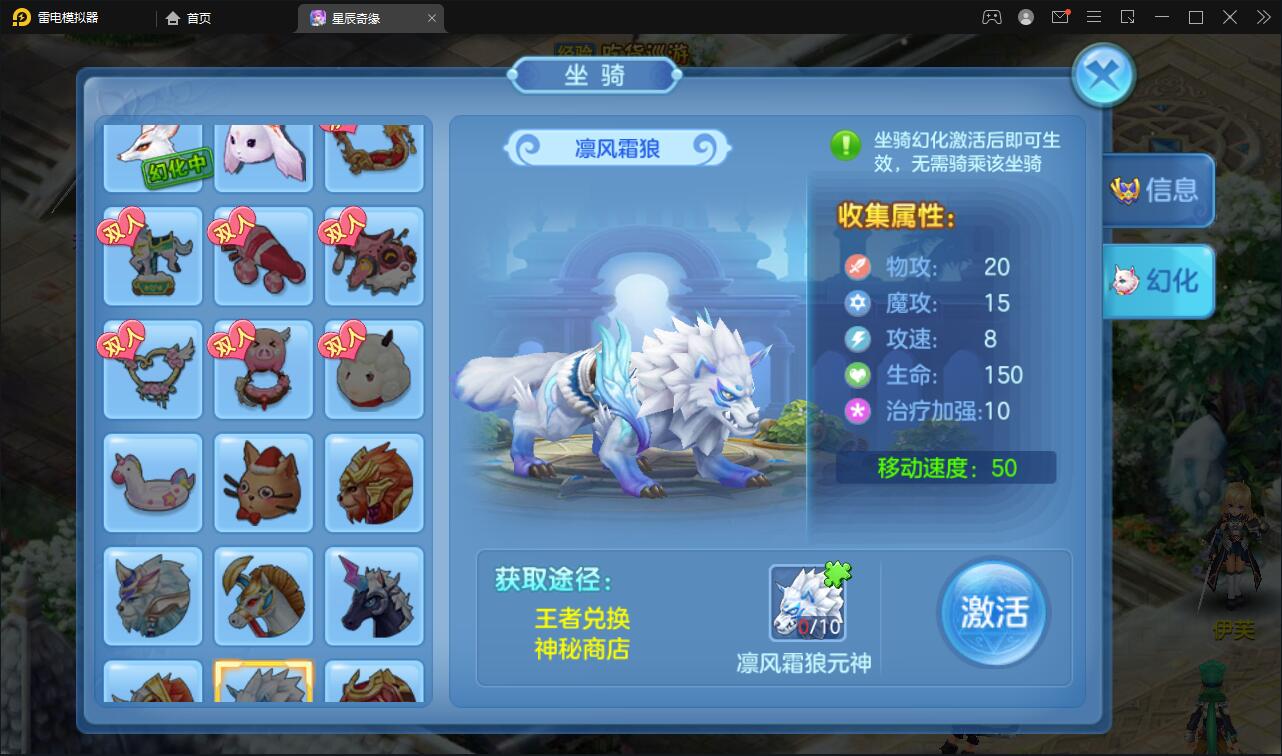Viewport: 1282px width, 756px height.
Task: Select the white sheep mount thumbnail
Action: [373, 369]
